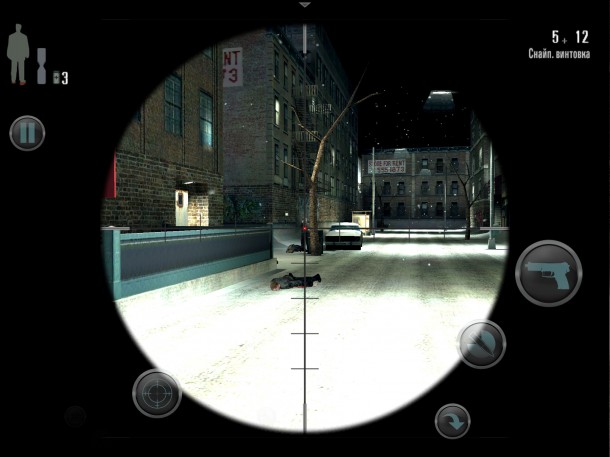This screenshot has height=457, width=610.
Task: Fire using the pistol icon button
Action: coord(548,272)
